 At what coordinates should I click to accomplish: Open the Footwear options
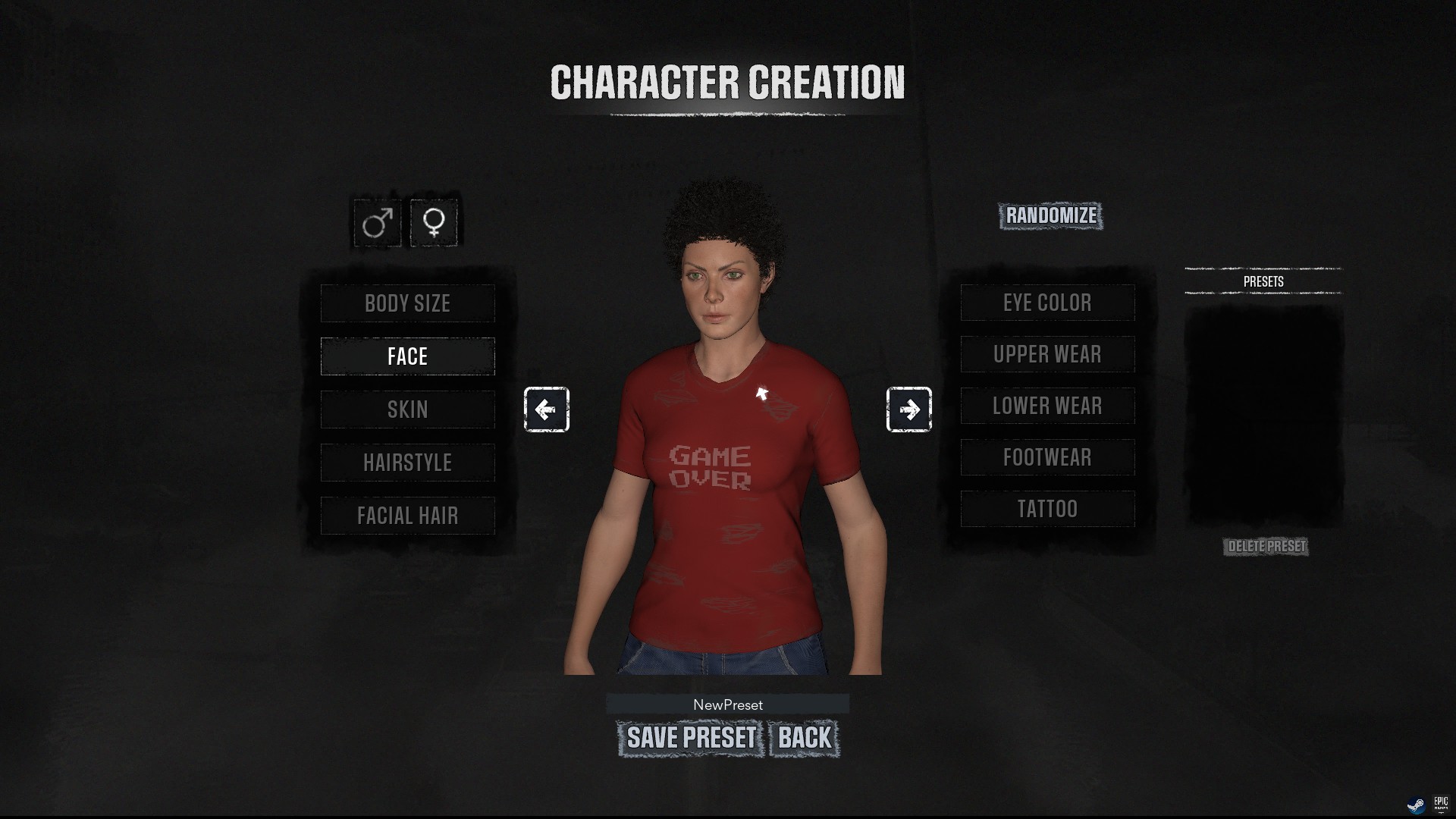click(x=1047, y=457)
